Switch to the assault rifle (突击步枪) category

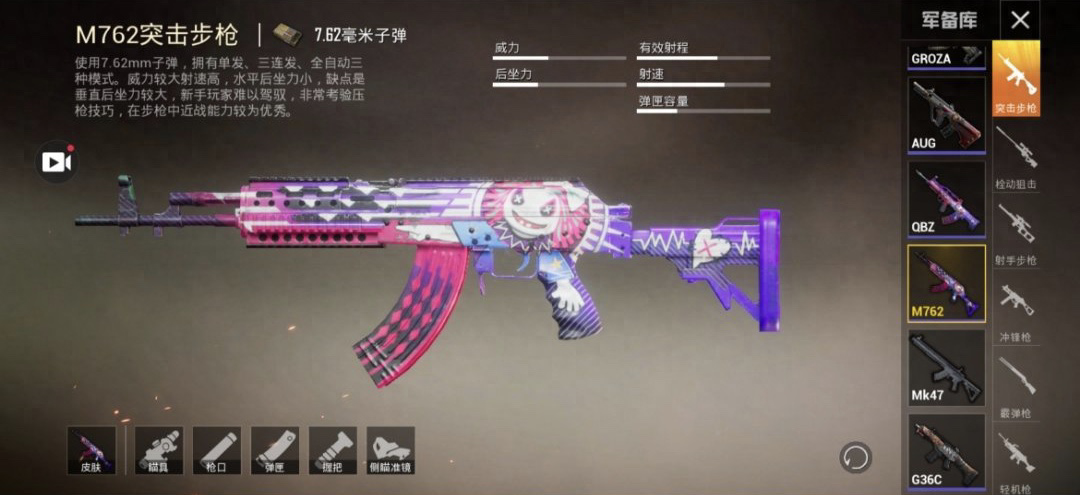[1016, 79]
